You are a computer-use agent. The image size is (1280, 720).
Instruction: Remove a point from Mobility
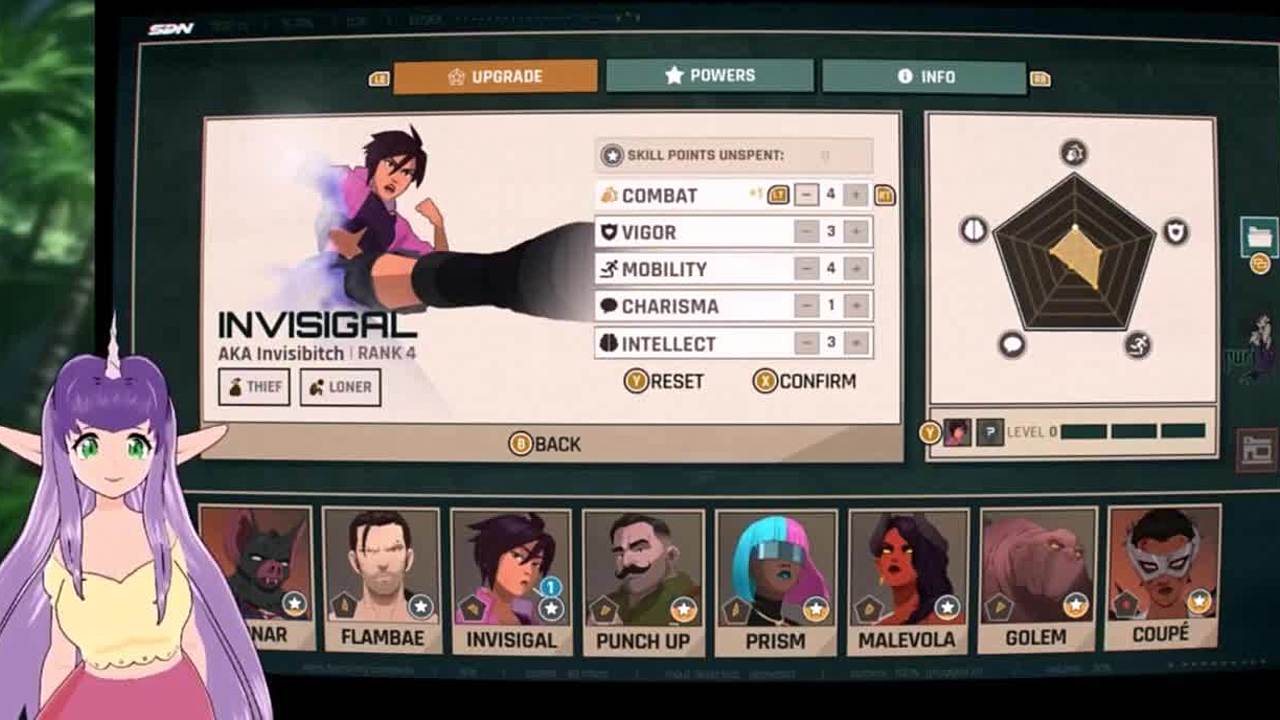(x=806, y=269)
